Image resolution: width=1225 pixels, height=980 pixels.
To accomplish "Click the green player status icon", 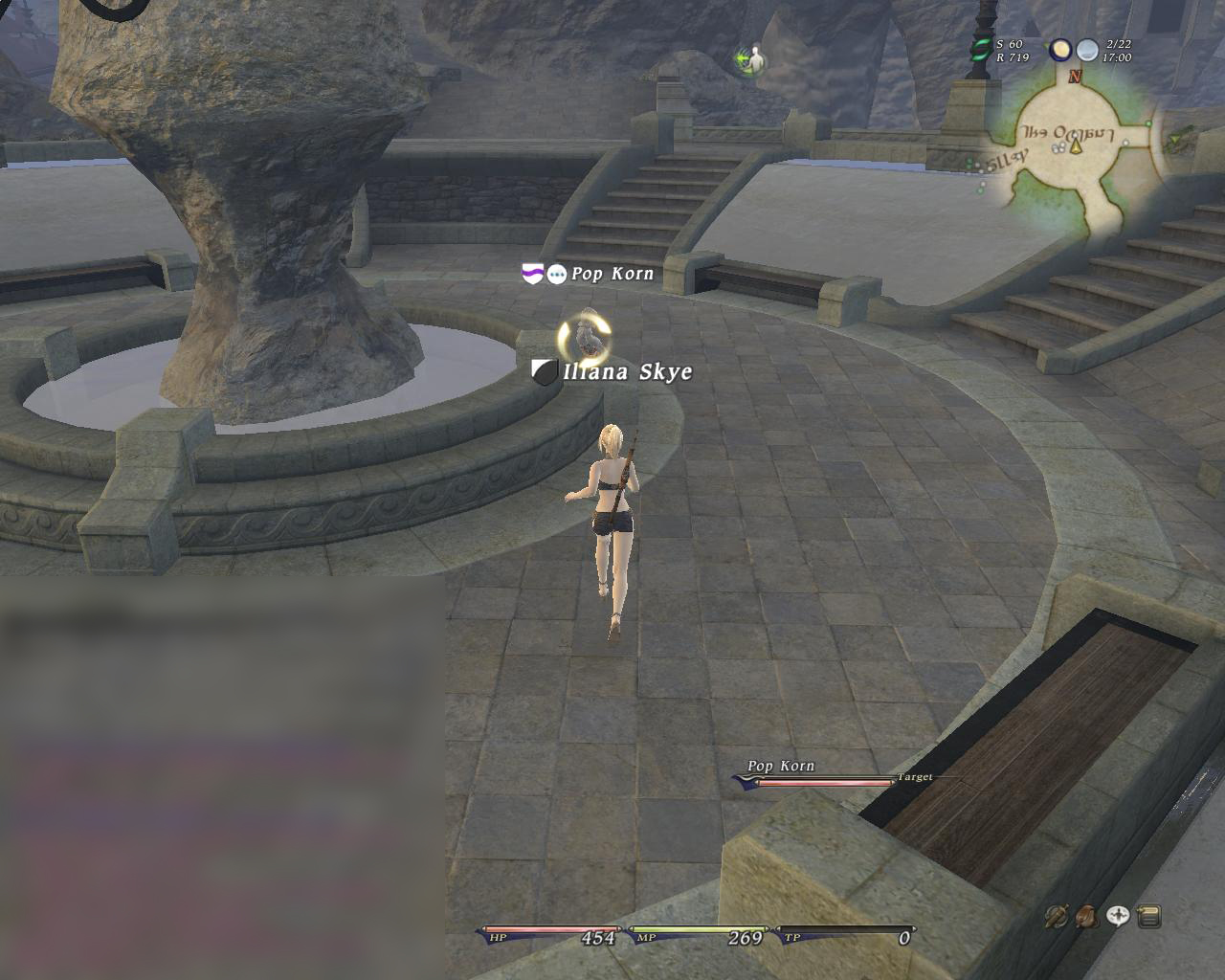I will (752, 60).
